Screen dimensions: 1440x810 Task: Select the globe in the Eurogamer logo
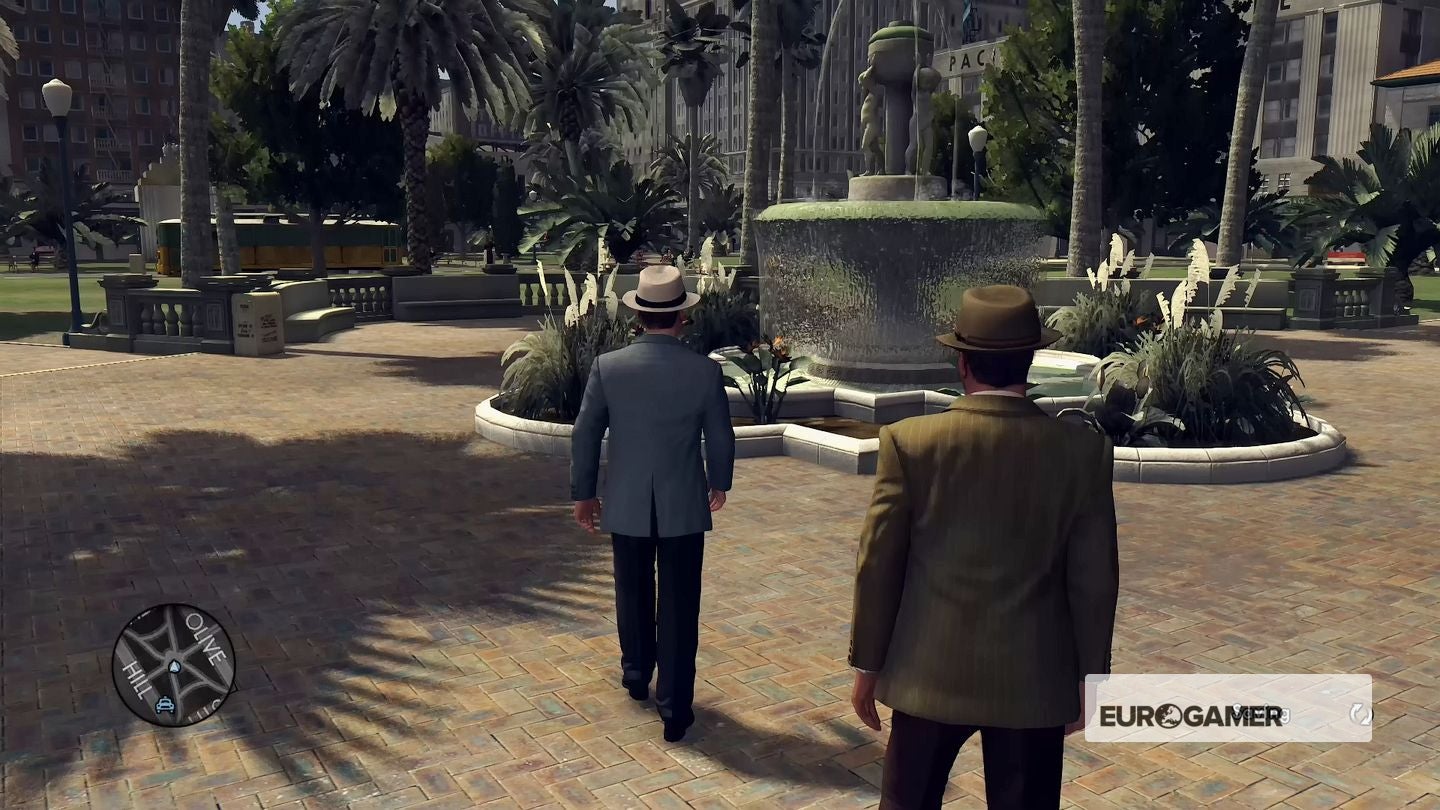click(x=1170, y=717)
